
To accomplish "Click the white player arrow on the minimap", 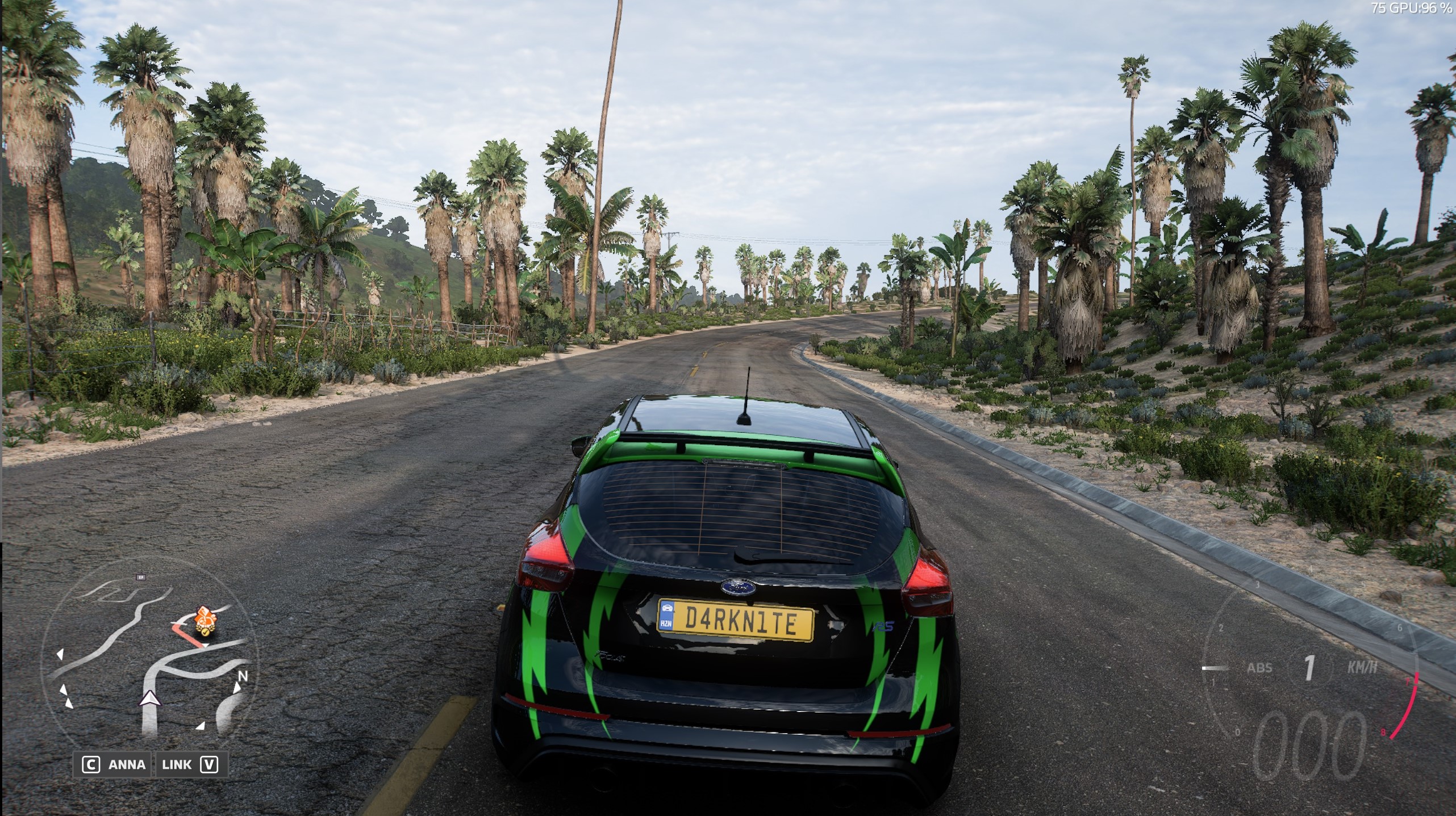I will click(x=151, y=700).
